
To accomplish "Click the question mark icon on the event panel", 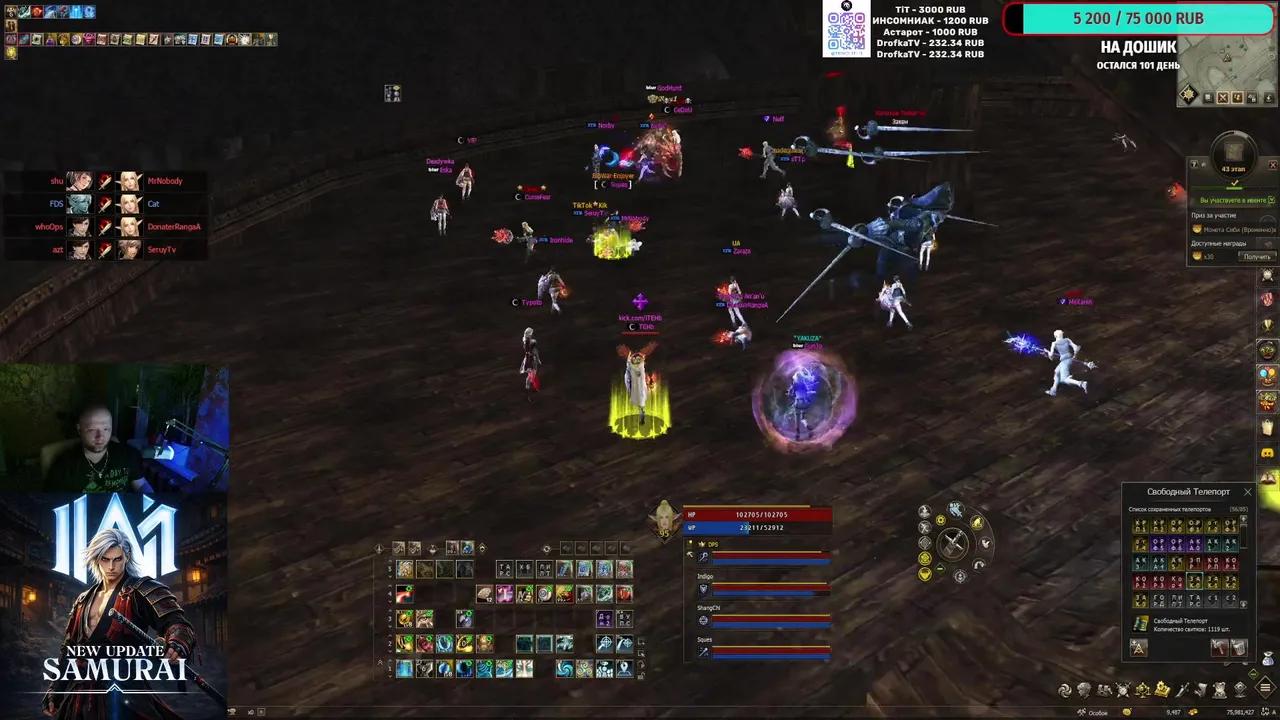I will (1194, 164).
